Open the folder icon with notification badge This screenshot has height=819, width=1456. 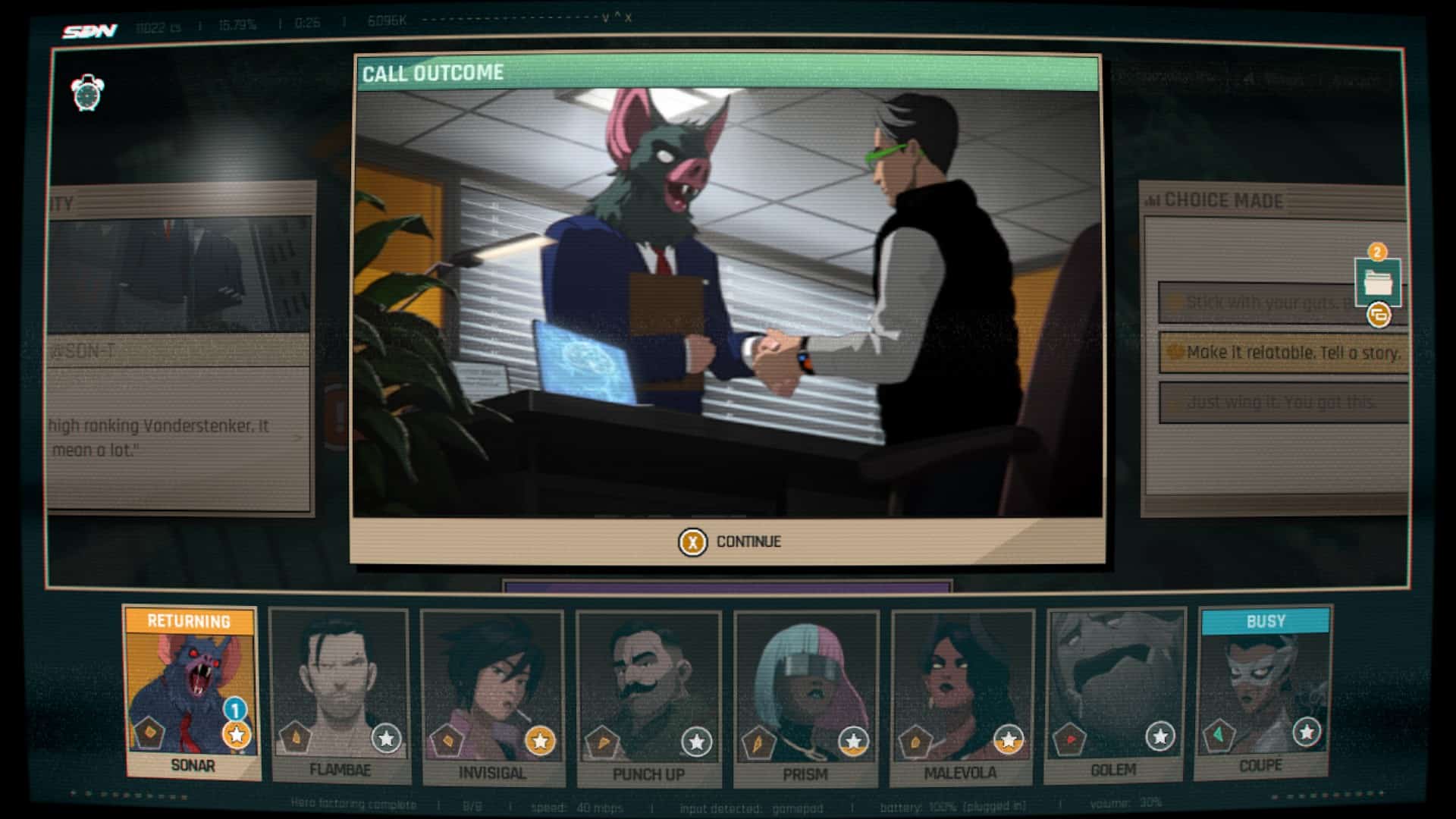(x=1377, y=281)
